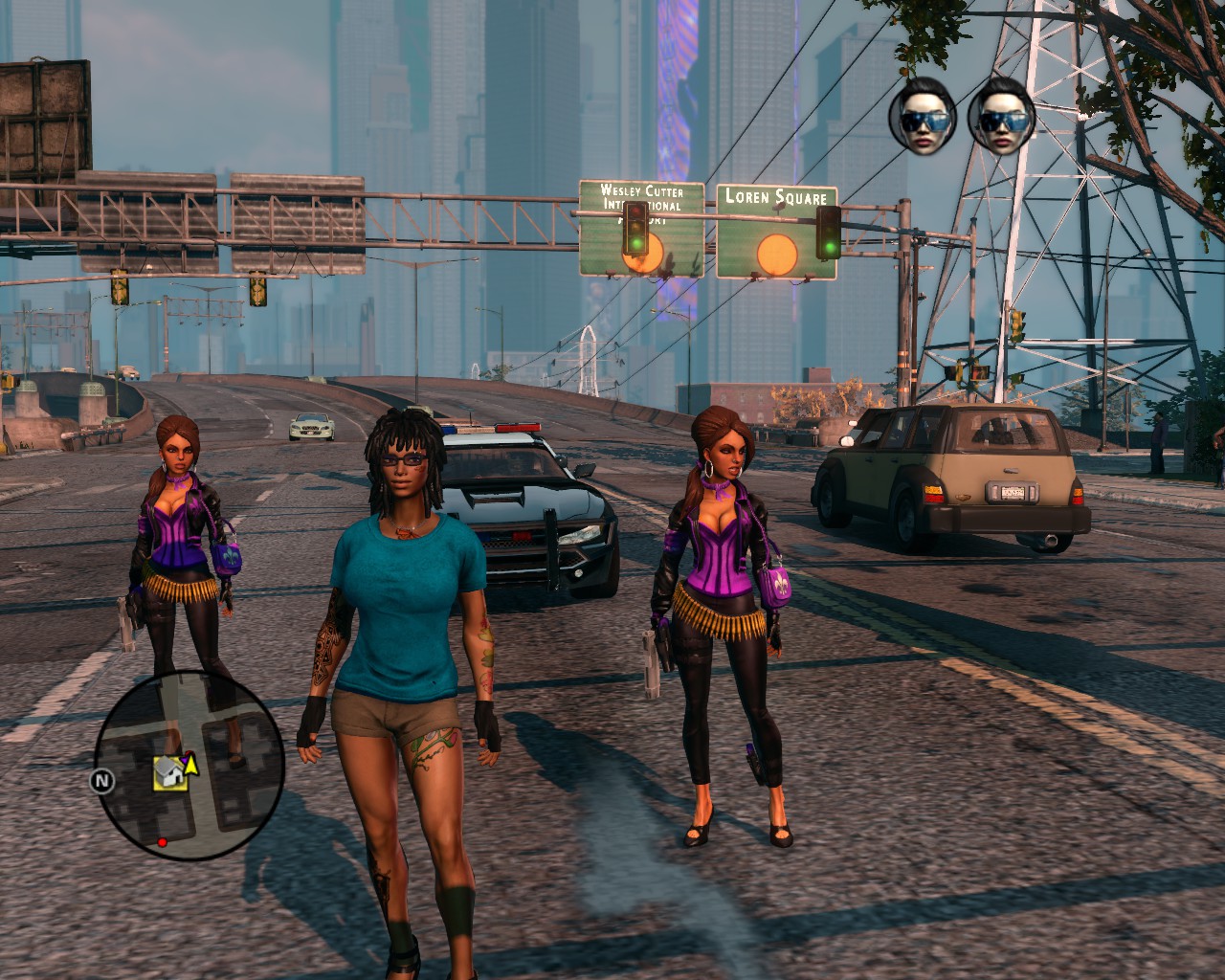Click the red dot marker on minimap
Screen dimensions: 1225x980
click(x=162, y=842)
